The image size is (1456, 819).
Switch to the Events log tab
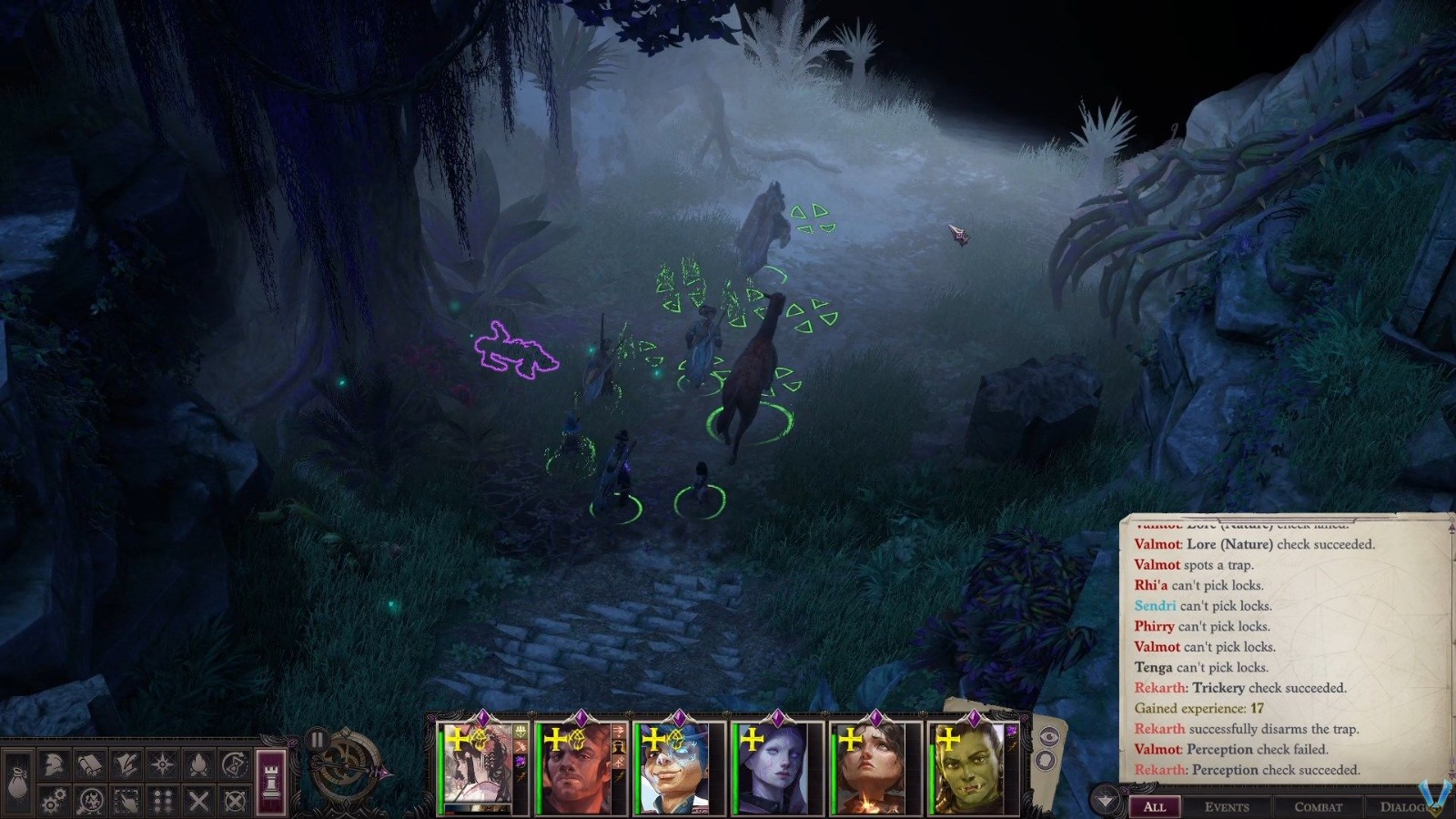1228,805
